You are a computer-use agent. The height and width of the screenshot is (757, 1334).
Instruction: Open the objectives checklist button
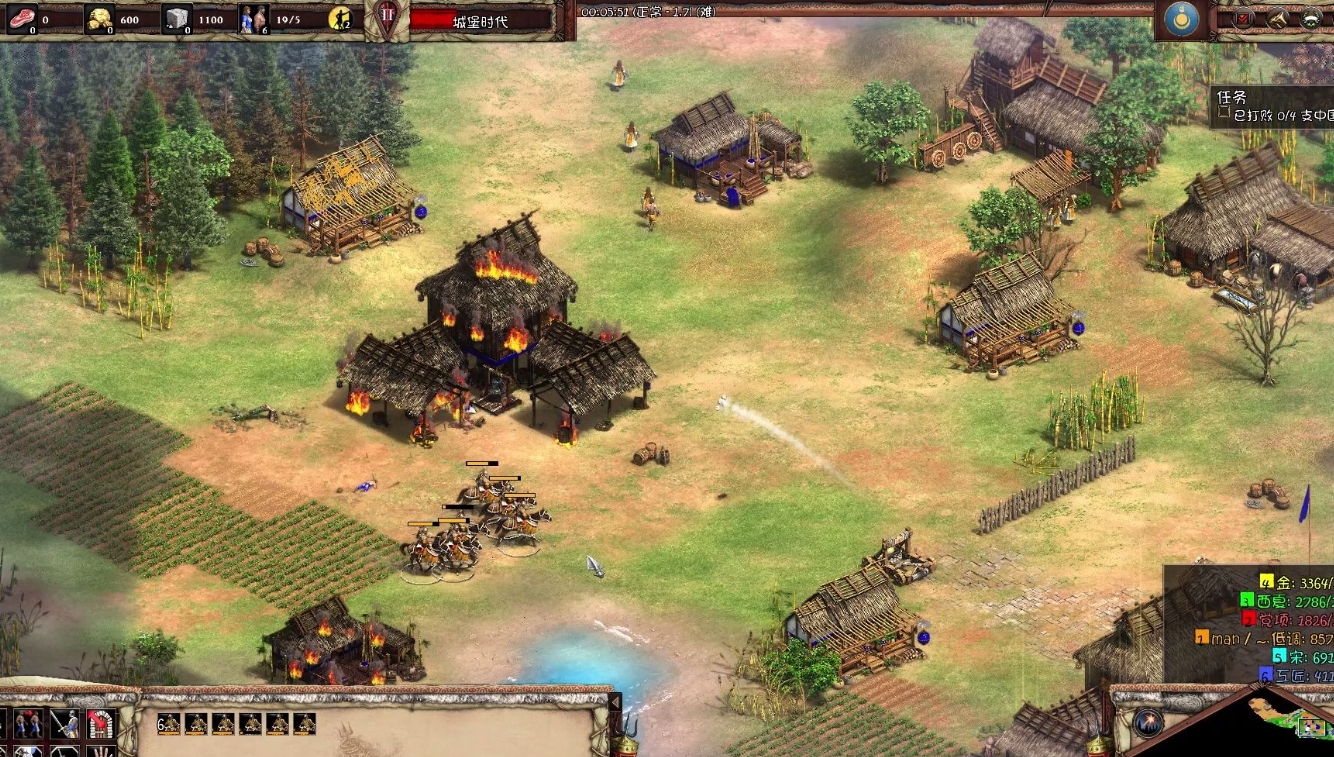[1245, 18]
